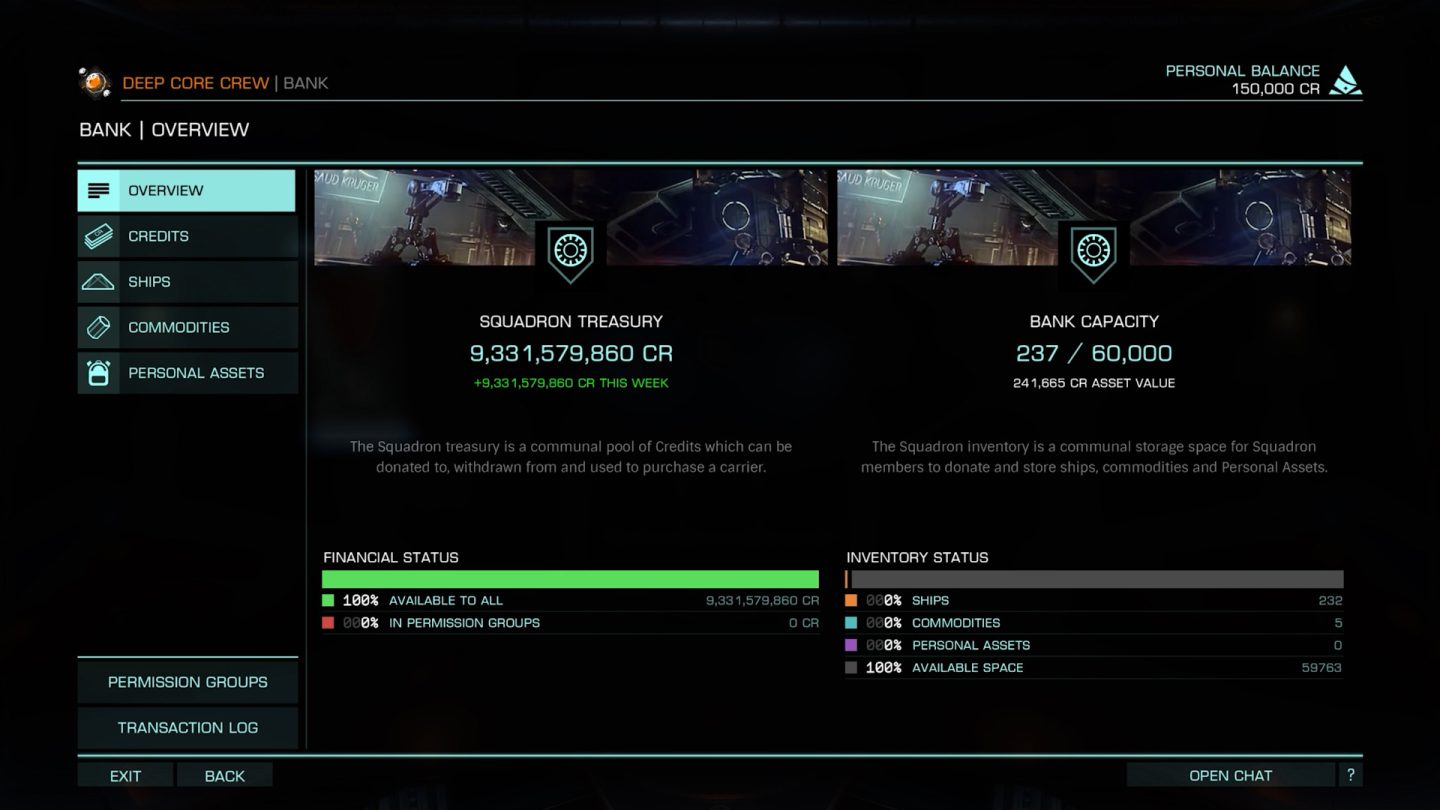The width and height of the screenshot is (1440, 810).
Task: View the Transaction Log
Action: click(188, 728)
